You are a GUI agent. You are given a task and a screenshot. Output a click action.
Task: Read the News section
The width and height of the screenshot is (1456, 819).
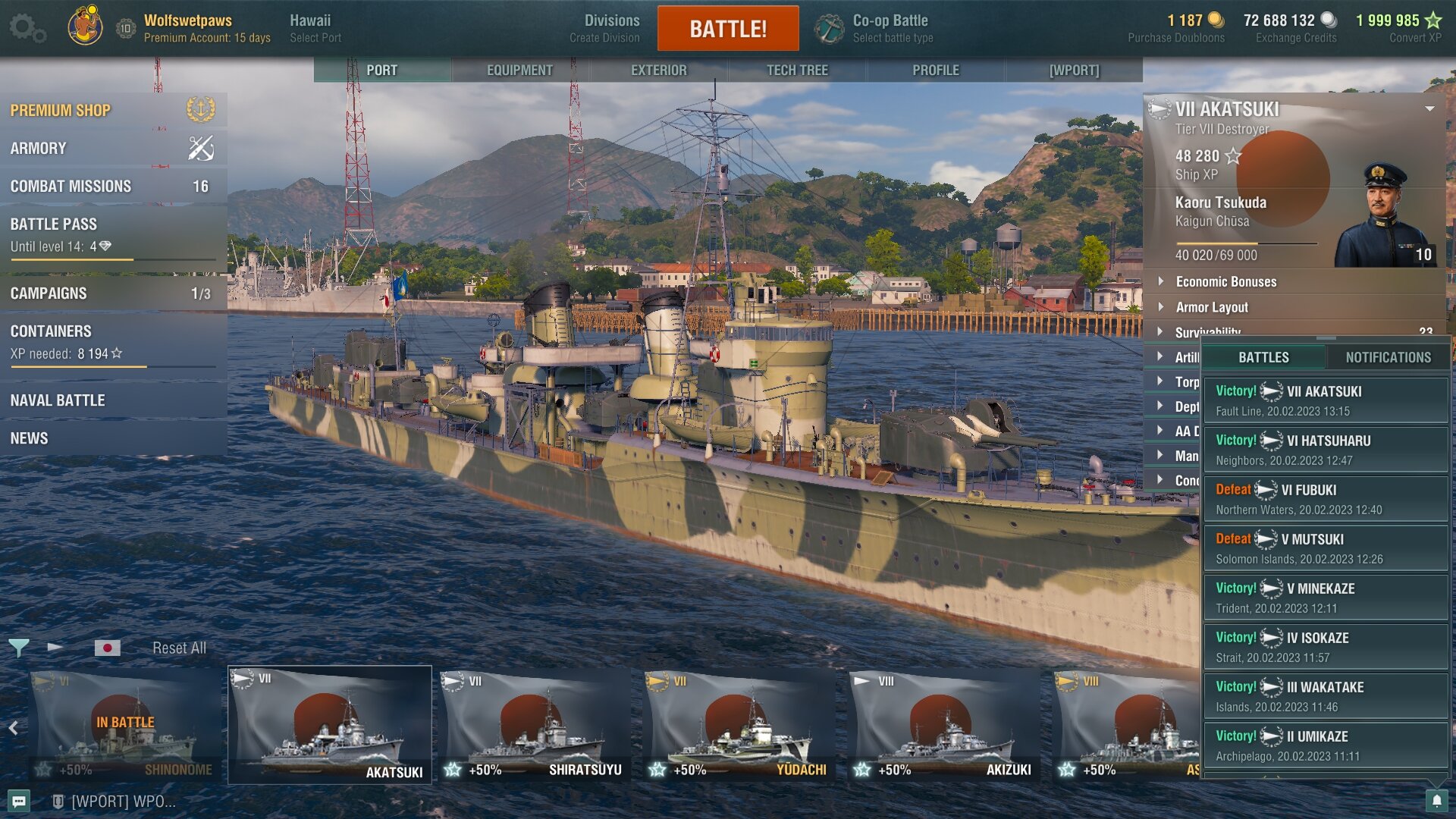(113, 438)
